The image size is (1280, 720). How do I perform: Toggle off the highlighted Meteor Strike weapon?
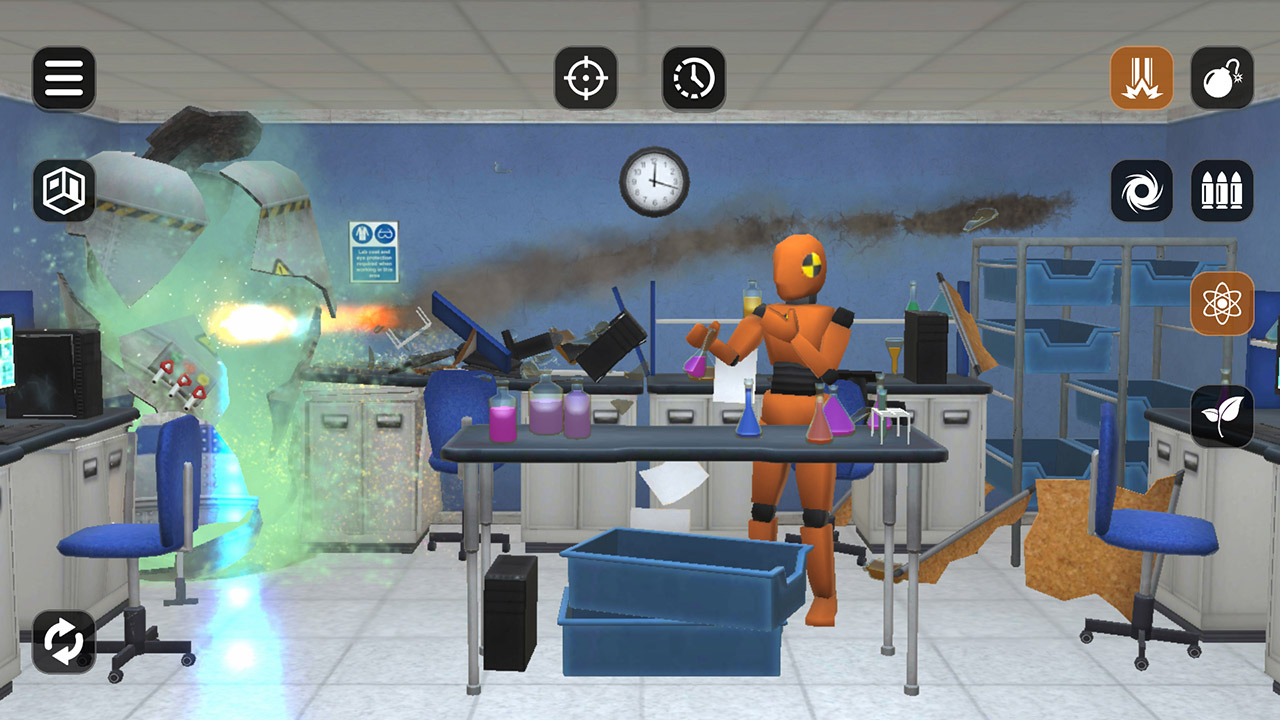(x=1143, y=76)
